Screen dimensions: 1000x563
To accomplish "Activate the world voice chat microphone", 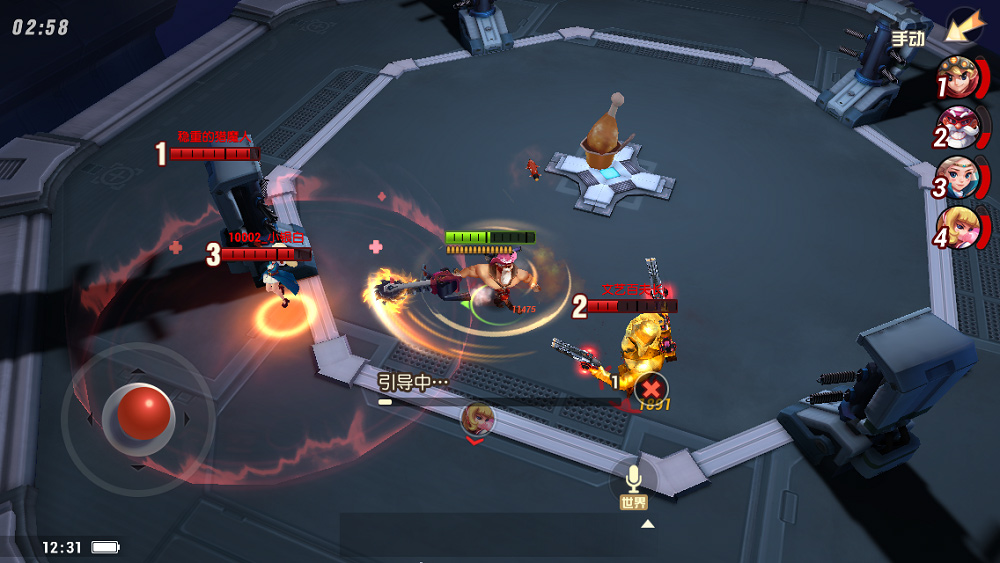I will click(x=633, y=478).
